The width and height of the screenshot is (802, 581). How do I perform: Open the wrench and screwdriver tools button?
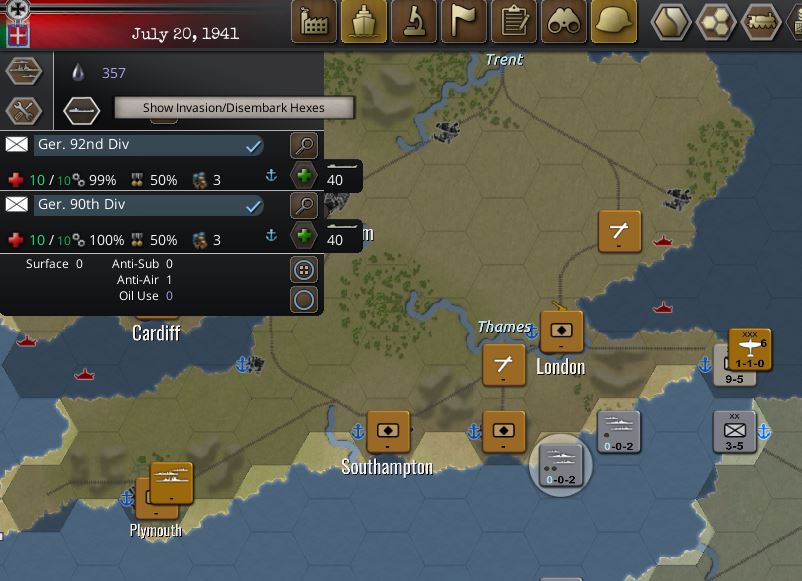[24, 110]
